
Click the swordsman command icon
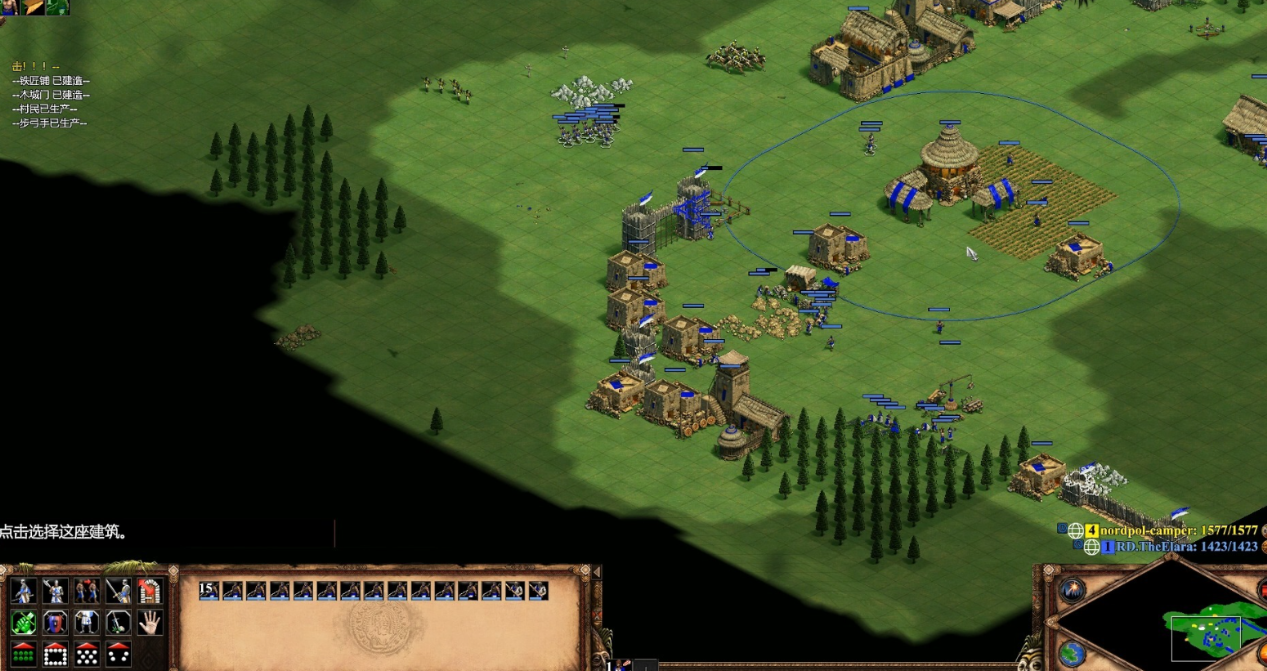[119, 591]
